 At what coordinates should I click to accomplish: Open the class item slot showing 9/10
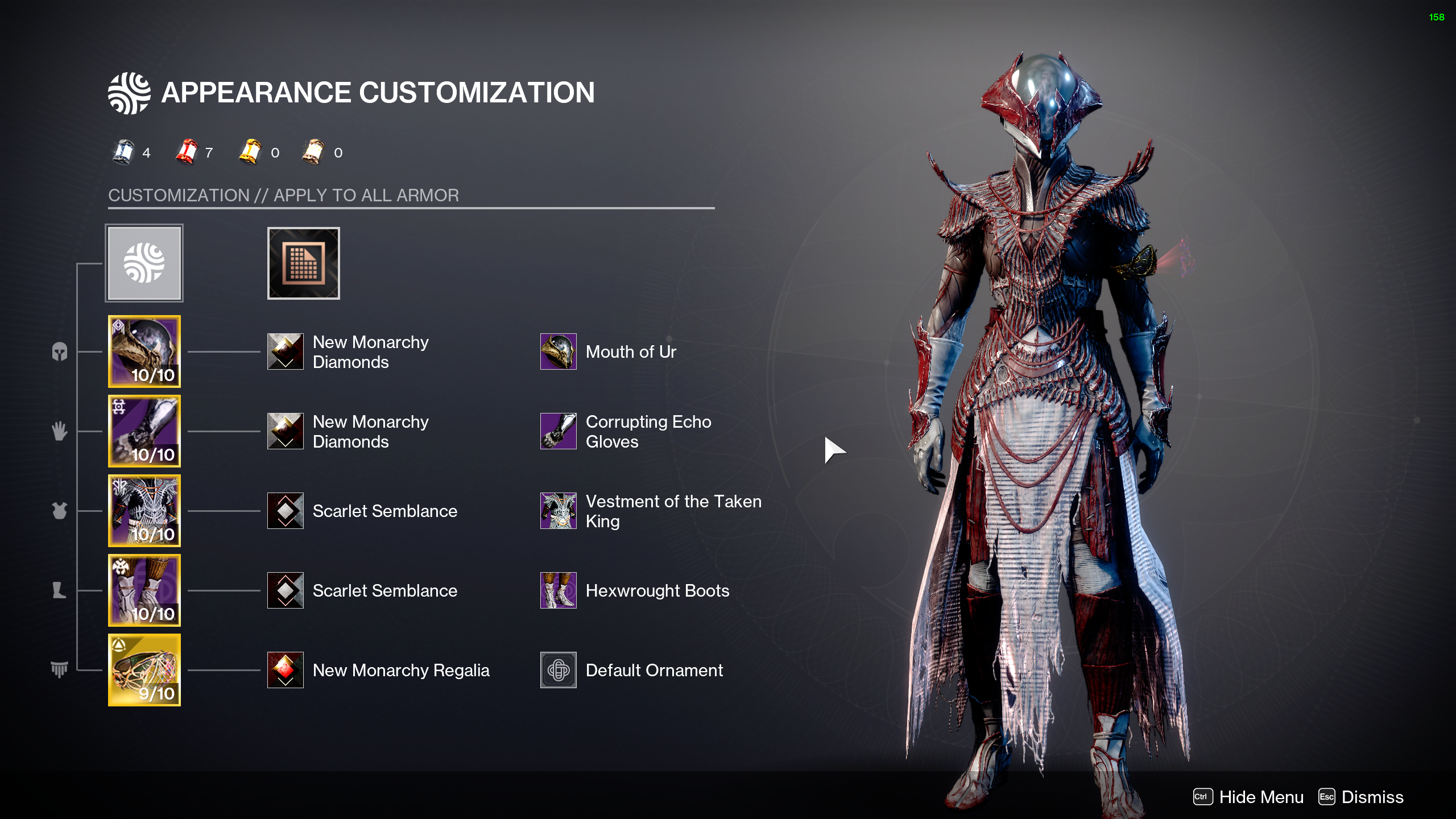pyautogui.click(x=144, y=669)
